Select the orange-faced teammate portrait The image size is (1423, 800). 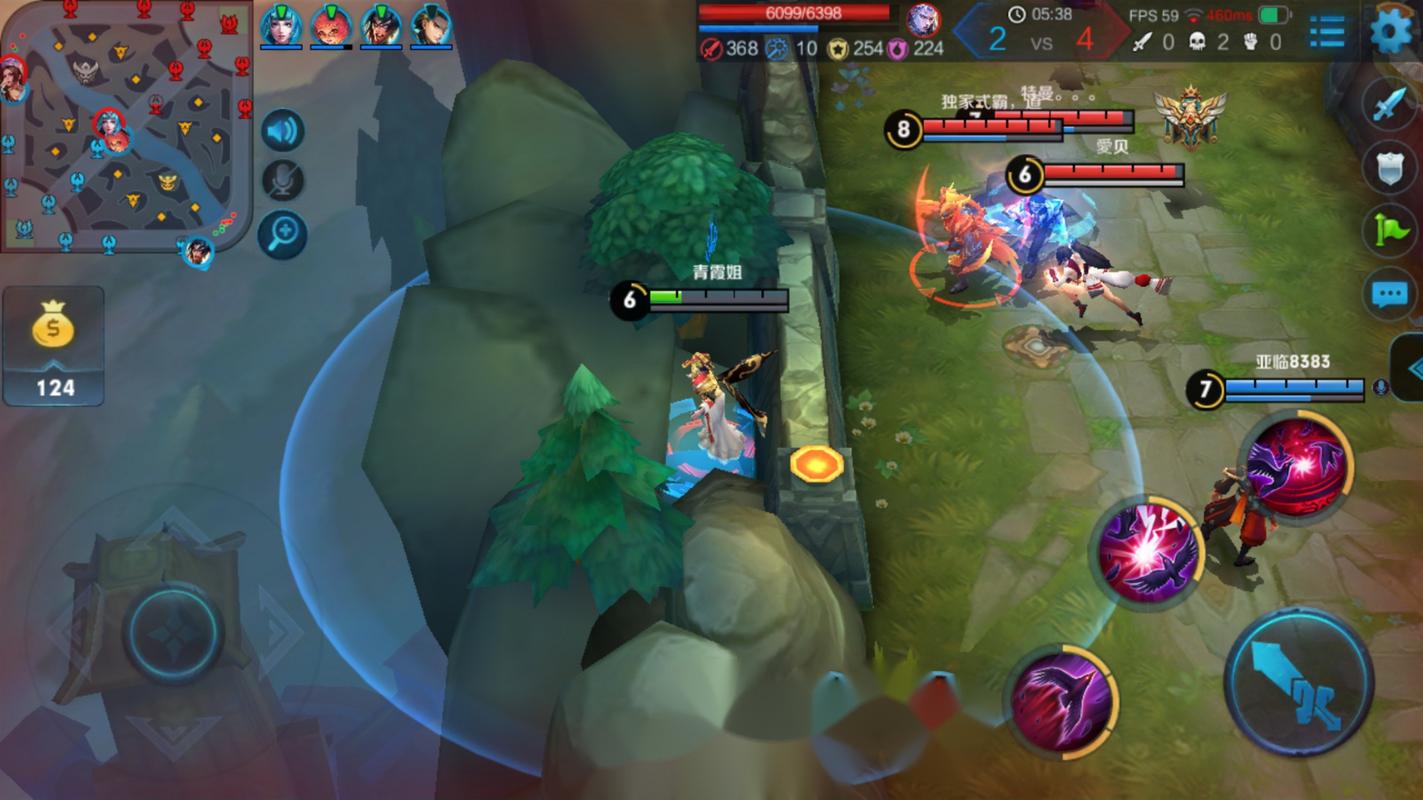(331, 26)
